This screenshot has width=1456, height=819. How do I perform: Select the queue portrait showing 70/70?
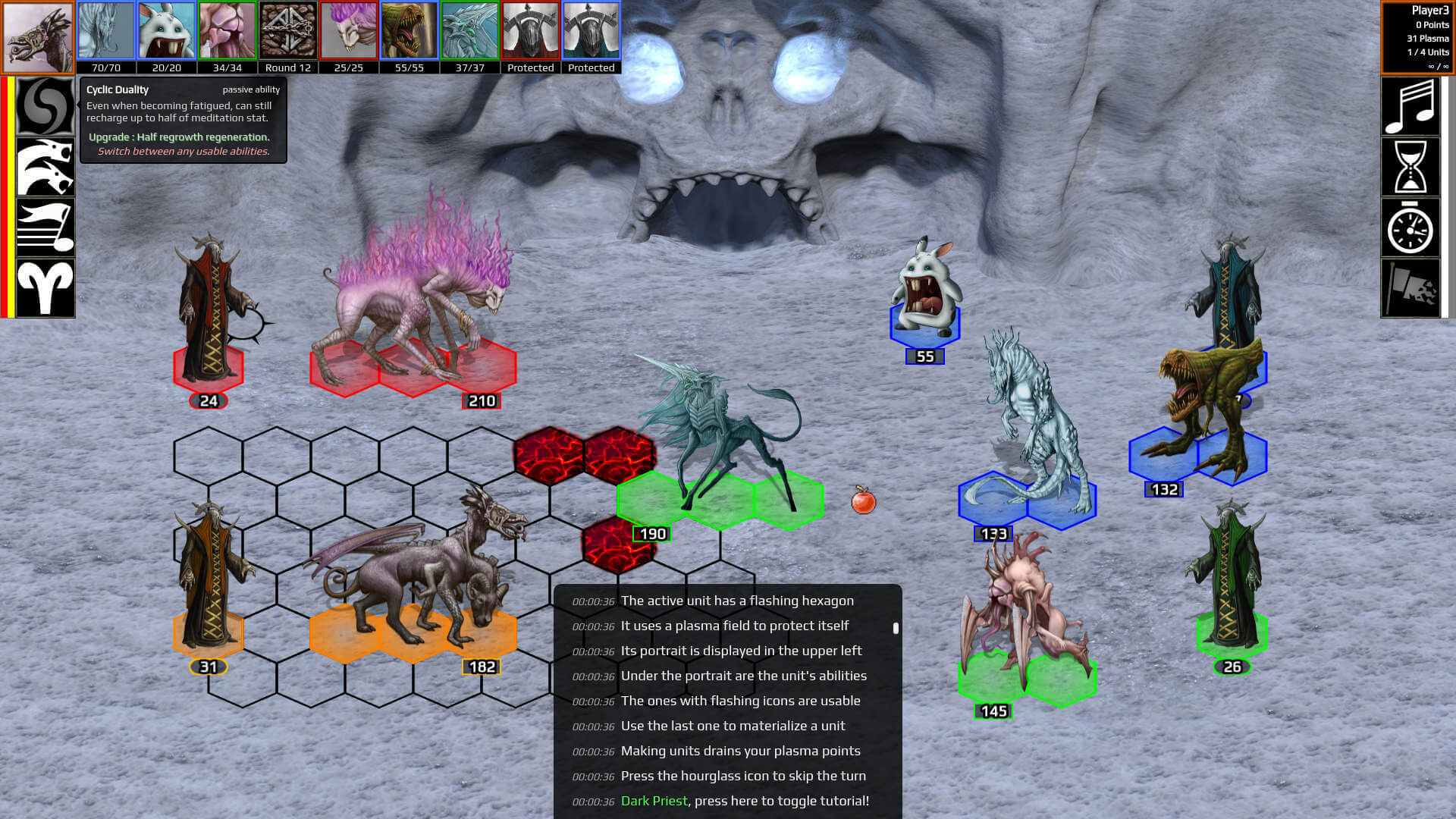(x=106, y=31)
